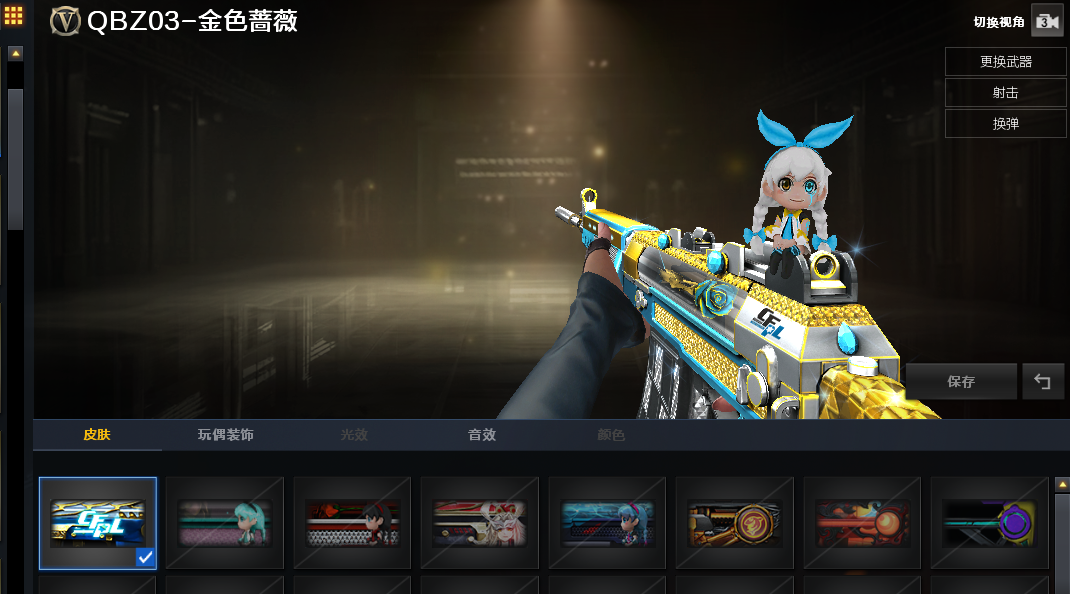This screenshot has height=594, width=1070.
Task: Open the 音效 sound effects tab
Action: click(482, 435)
